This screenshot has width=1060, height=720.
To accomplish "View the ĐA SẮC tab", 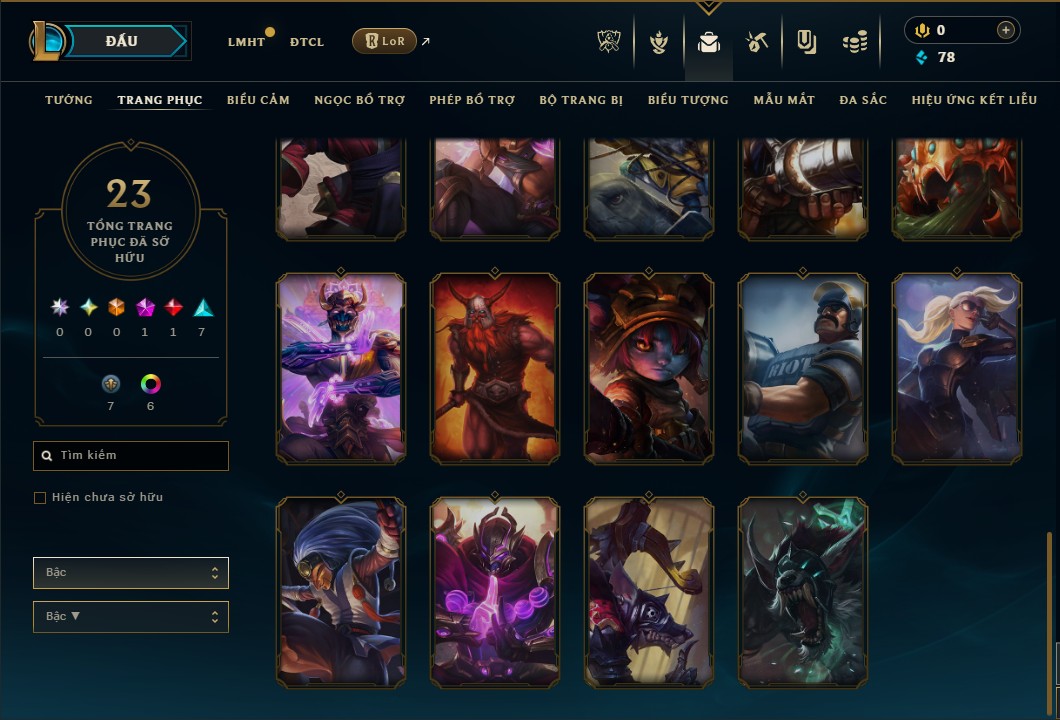I will tap(863, 100).
